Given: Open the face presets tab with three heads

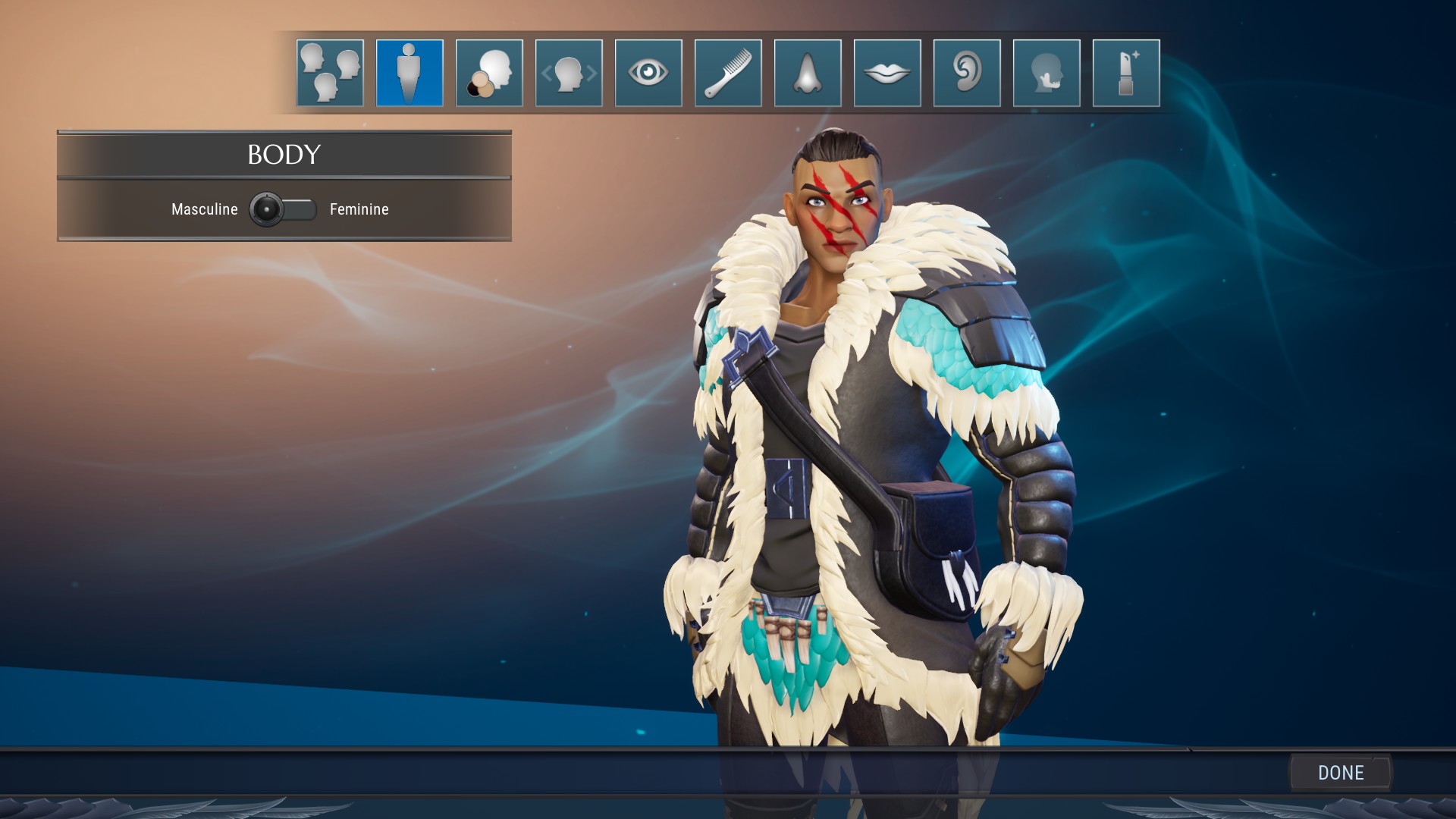Looking at the screenshot, I should pos(330,73).
